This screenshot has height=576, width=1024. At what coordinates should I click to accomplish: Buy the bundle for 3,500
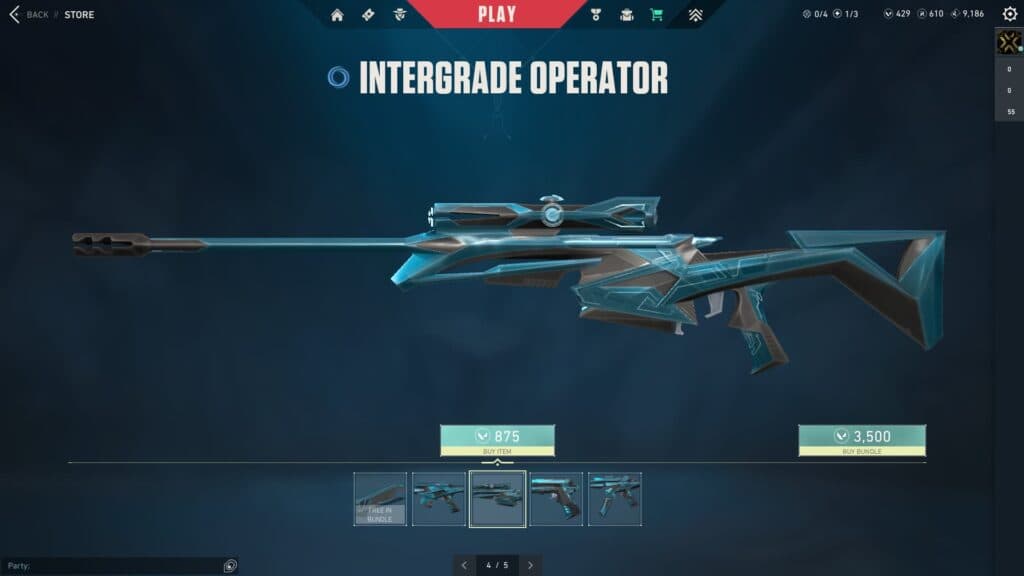(861, 440)
